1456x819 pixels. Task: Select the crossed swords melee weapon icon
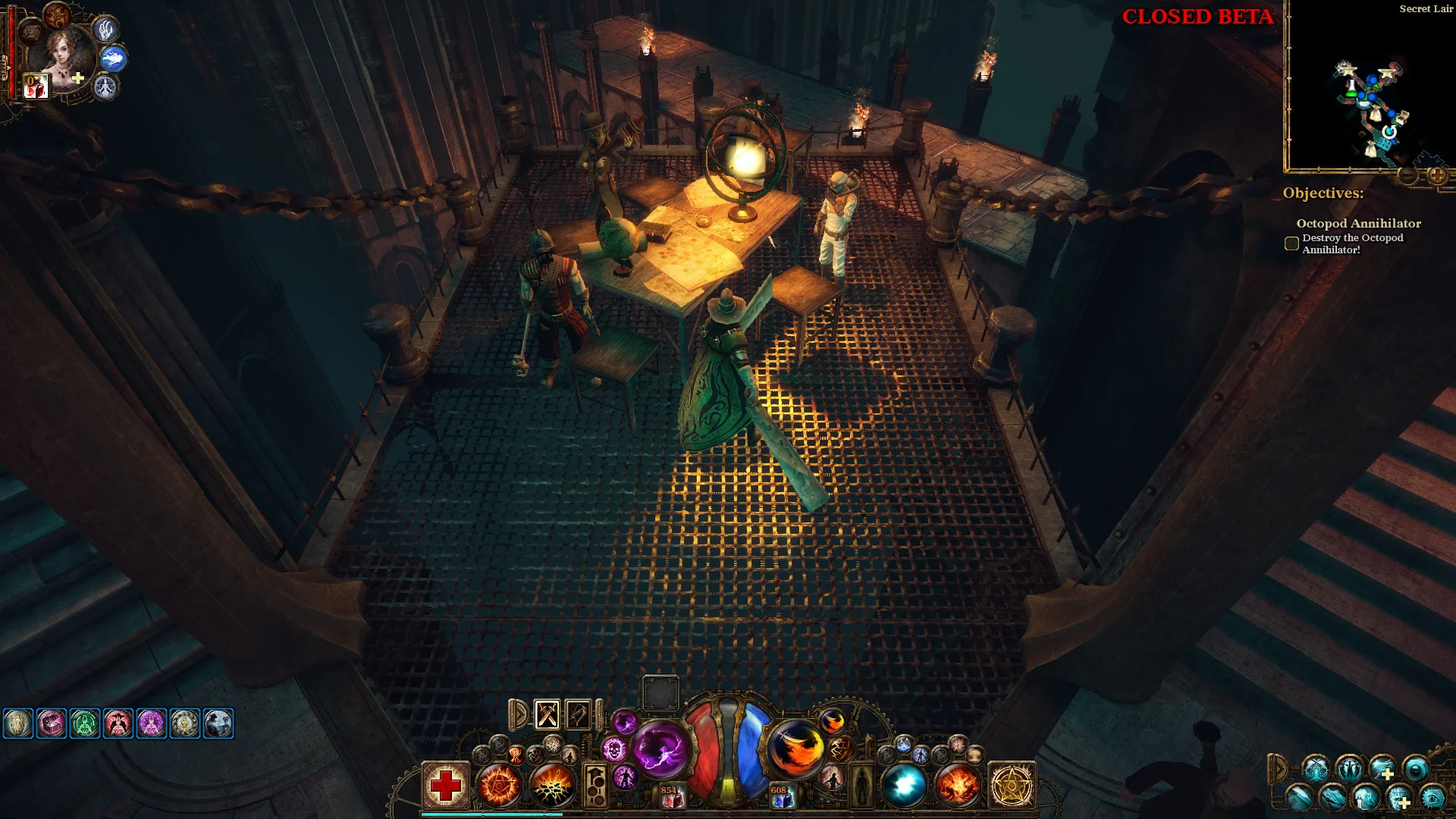click(x=546, y=714)
